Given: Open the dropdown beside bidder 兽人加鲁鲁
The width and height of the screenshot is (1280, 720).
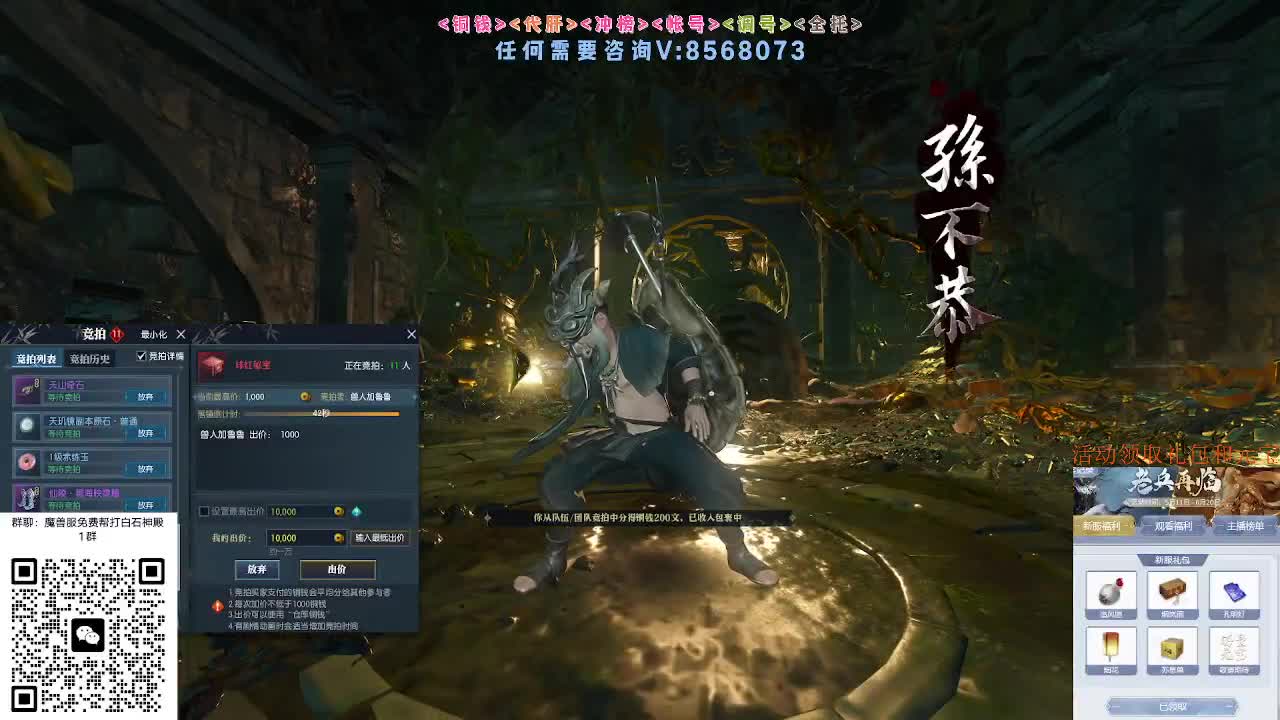Looking at the screenshot, I should click(414, 395).
